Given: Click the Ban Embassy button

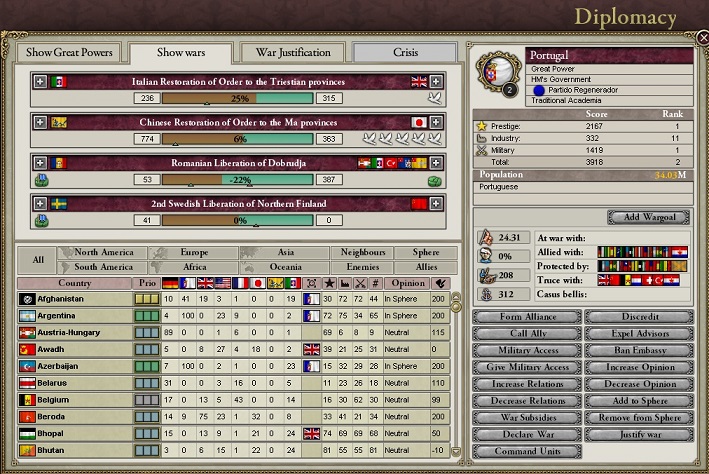Looking at the screenshot, I should click(639, 350).
